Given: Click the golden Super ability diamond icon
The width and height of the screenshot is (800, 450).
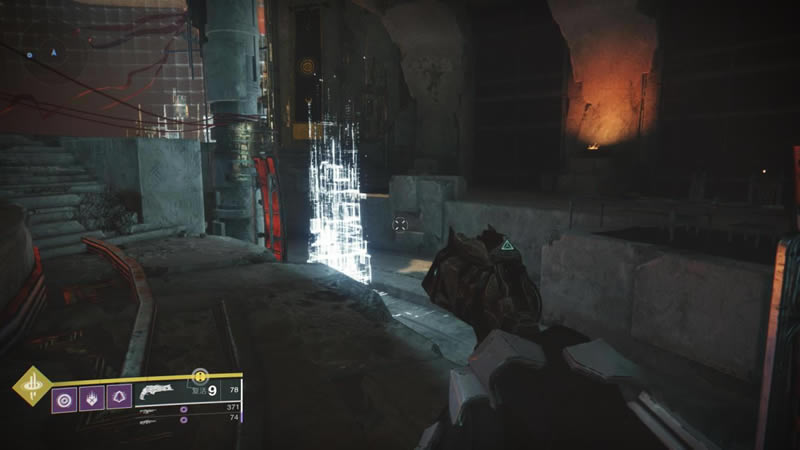Looking at the screenshot, I should [x=31, y=387].
